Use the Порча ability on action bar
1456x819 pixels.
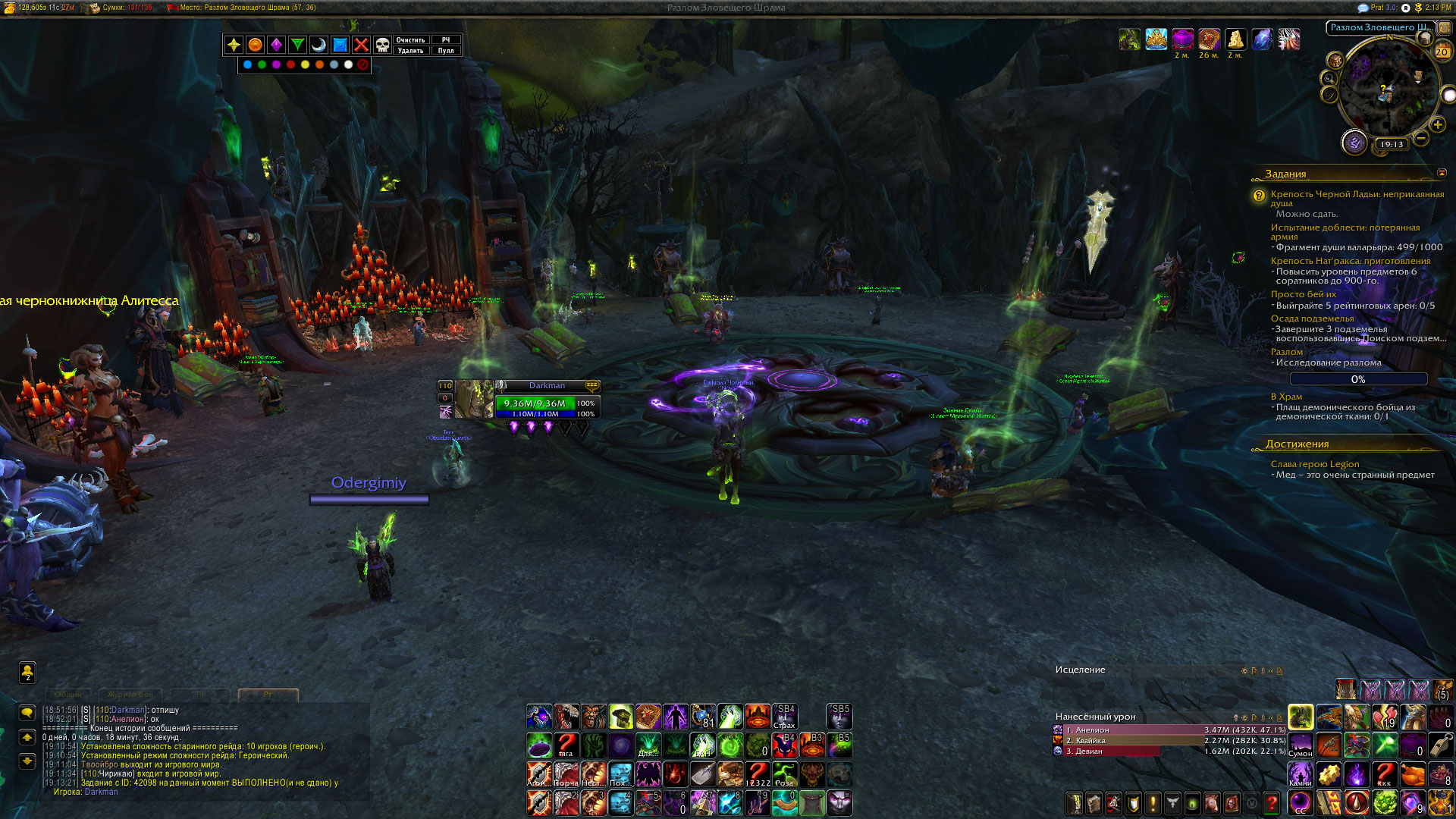[x=566, y=773]
